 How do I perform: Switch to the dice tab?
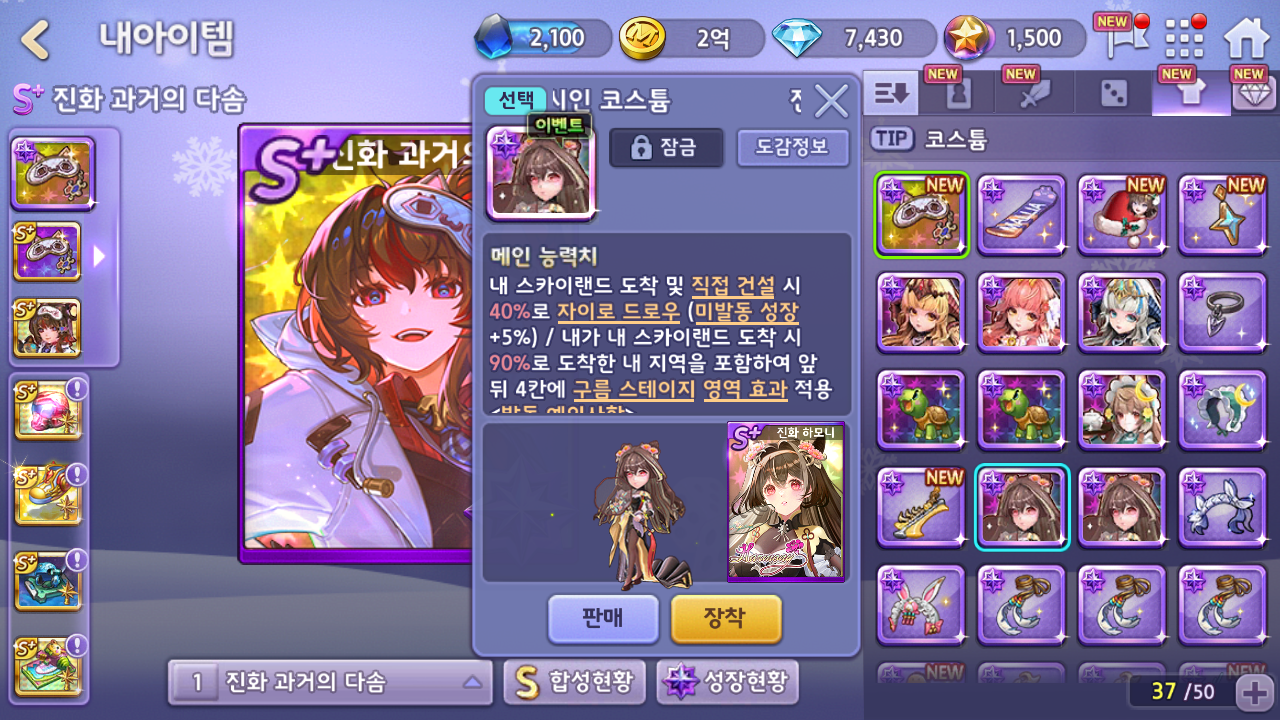pos(1113,94)
